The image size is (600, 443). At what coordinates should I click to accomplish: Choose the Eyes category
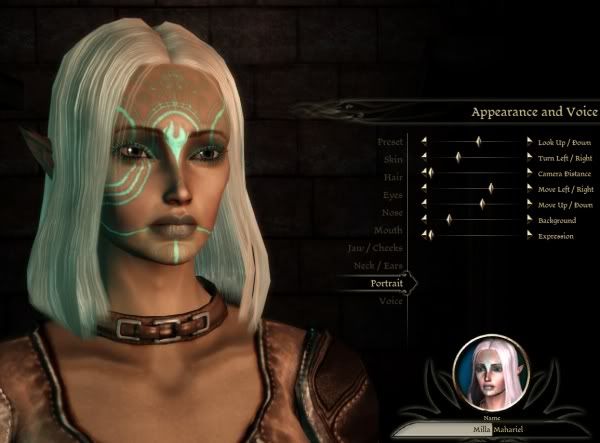coord(392,195)
